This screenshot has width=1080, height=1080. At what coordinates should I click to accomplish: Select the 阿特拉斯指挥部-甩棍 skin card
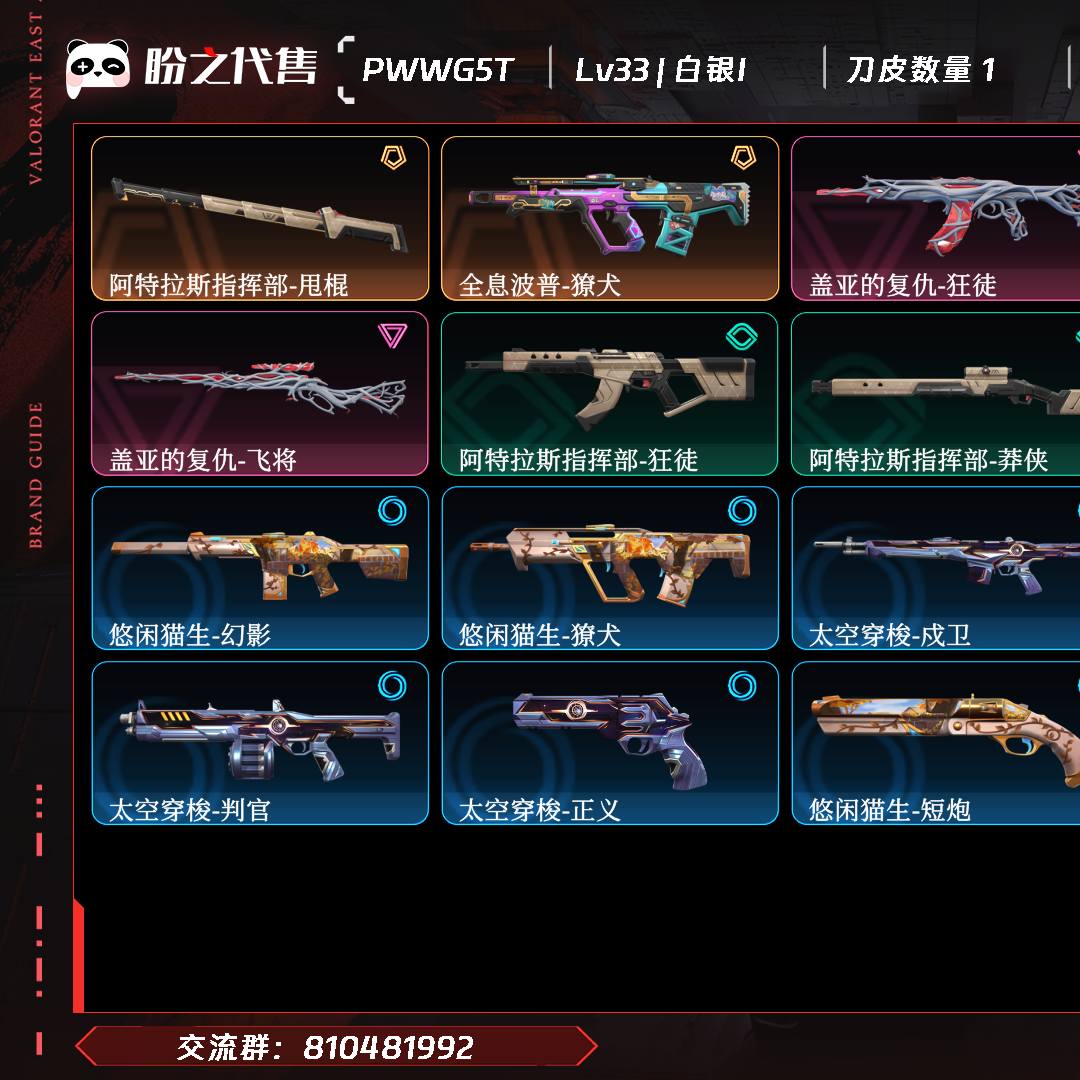click(x=260, y=218)
